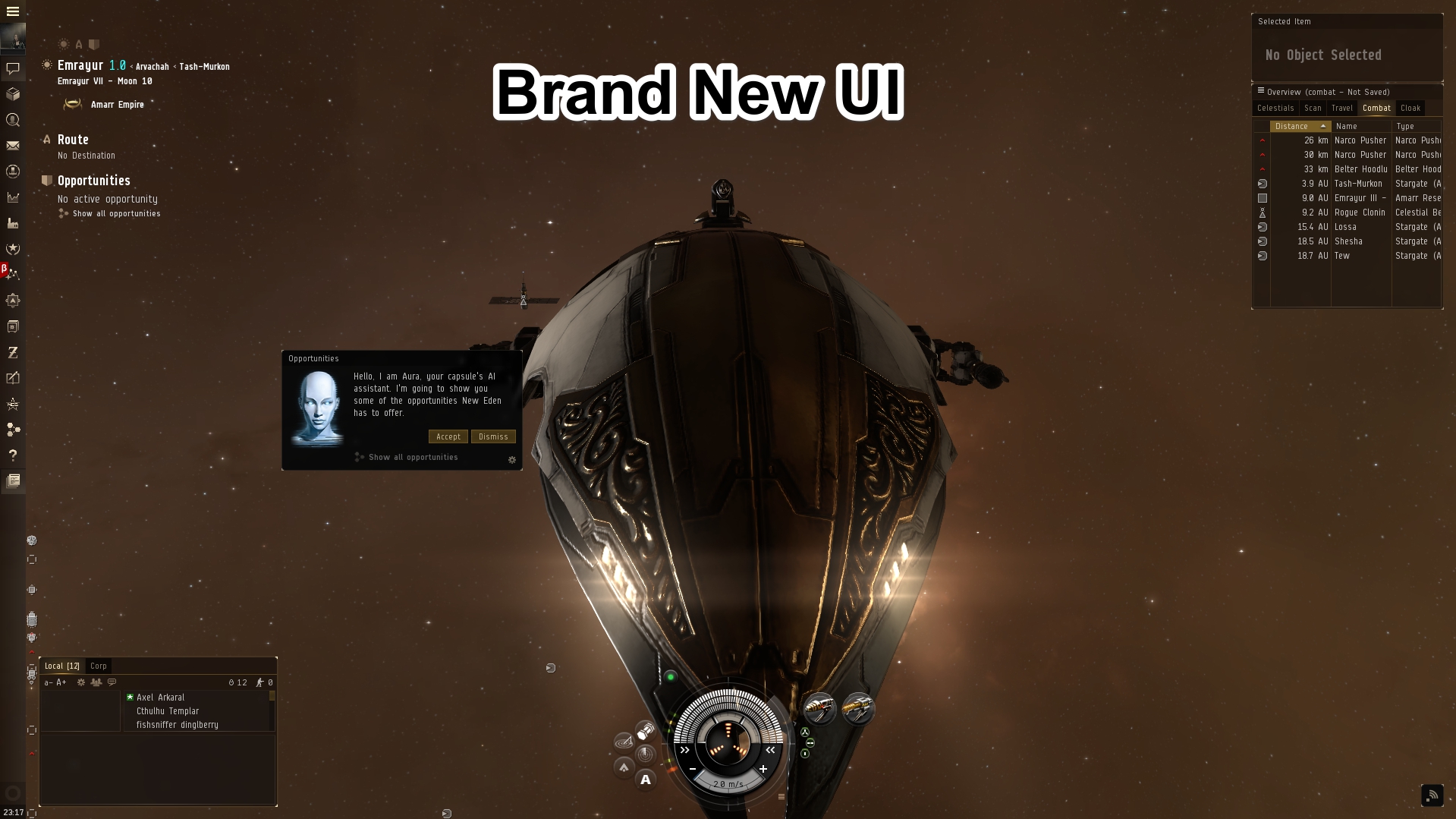Viewport: 1456px width, 819px height.
Task: Decrease ship speed with the minus control
Action: coord(693,770)
